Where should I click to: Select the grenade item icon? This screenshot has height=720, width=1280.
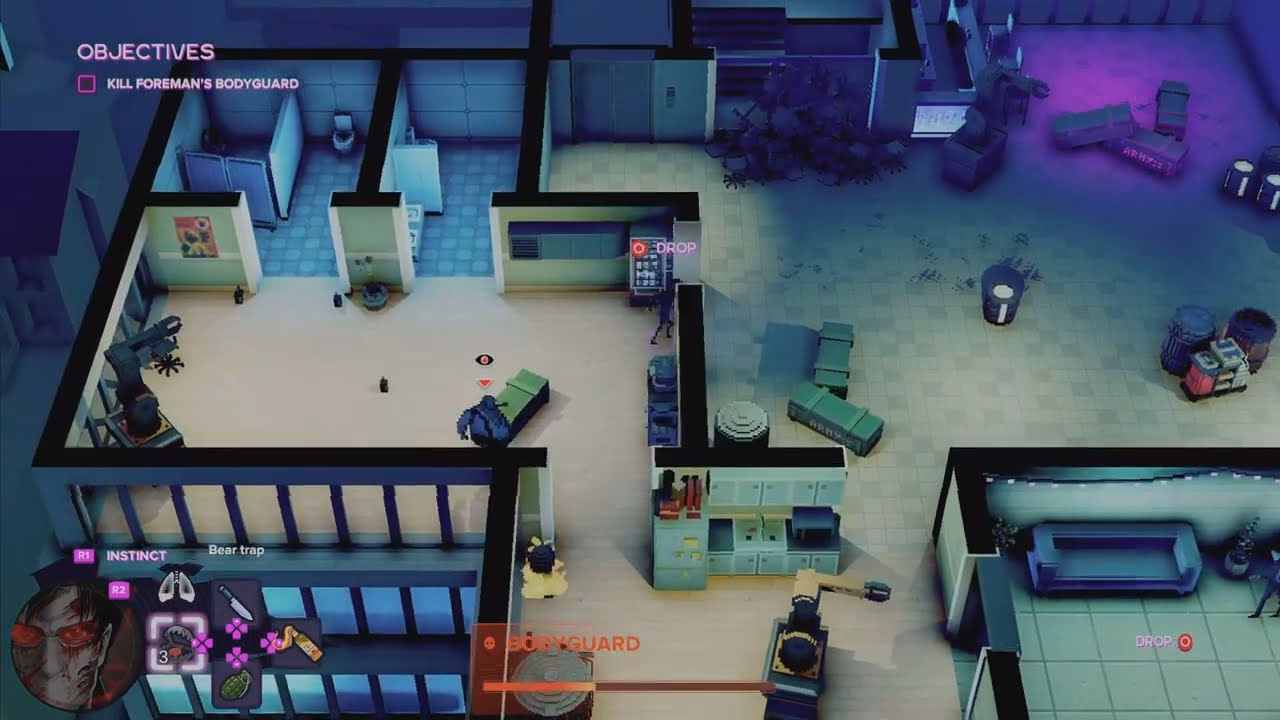237,686
